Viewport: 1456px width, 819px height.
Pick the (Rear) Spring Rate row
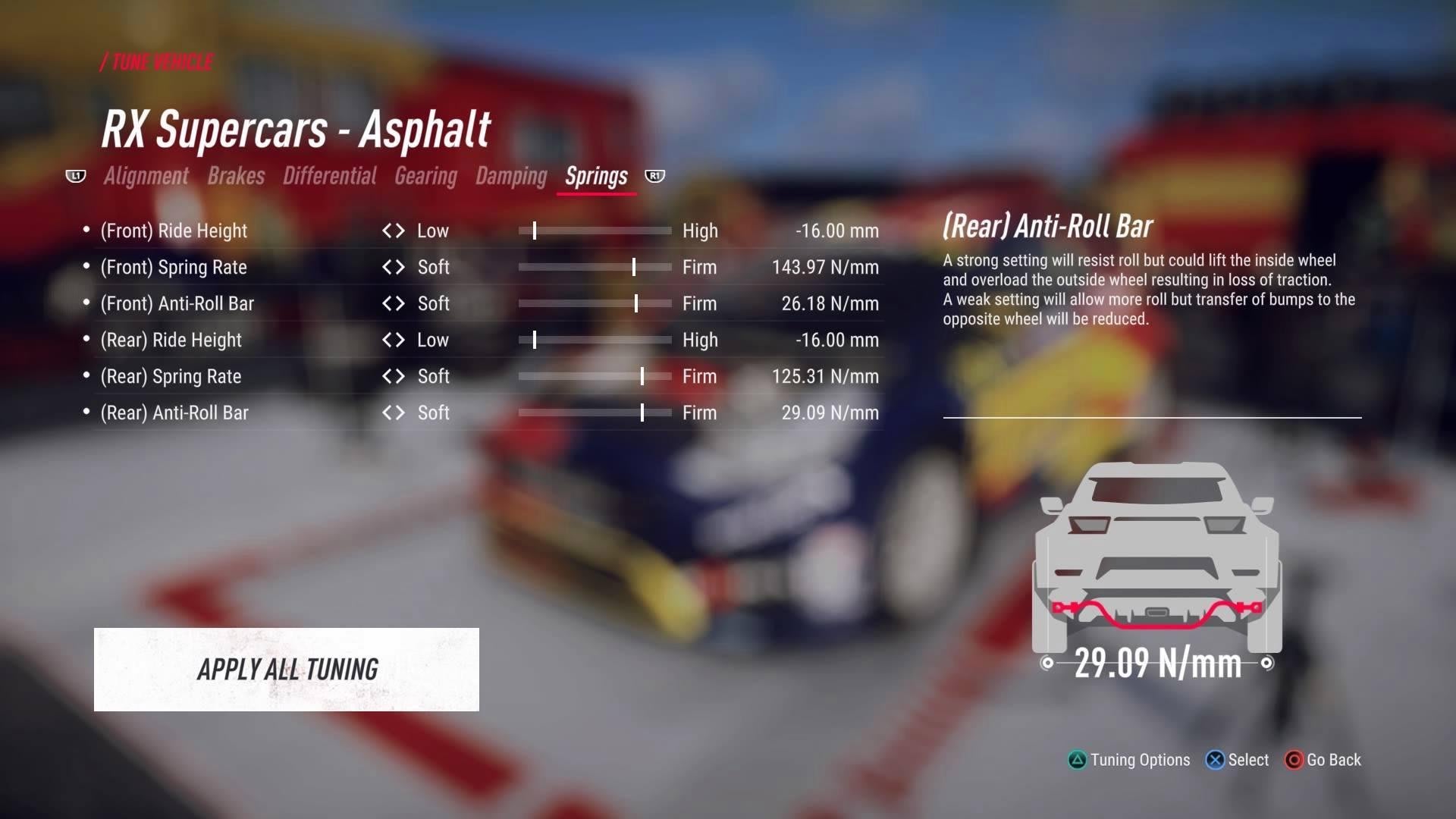(171, 376)
